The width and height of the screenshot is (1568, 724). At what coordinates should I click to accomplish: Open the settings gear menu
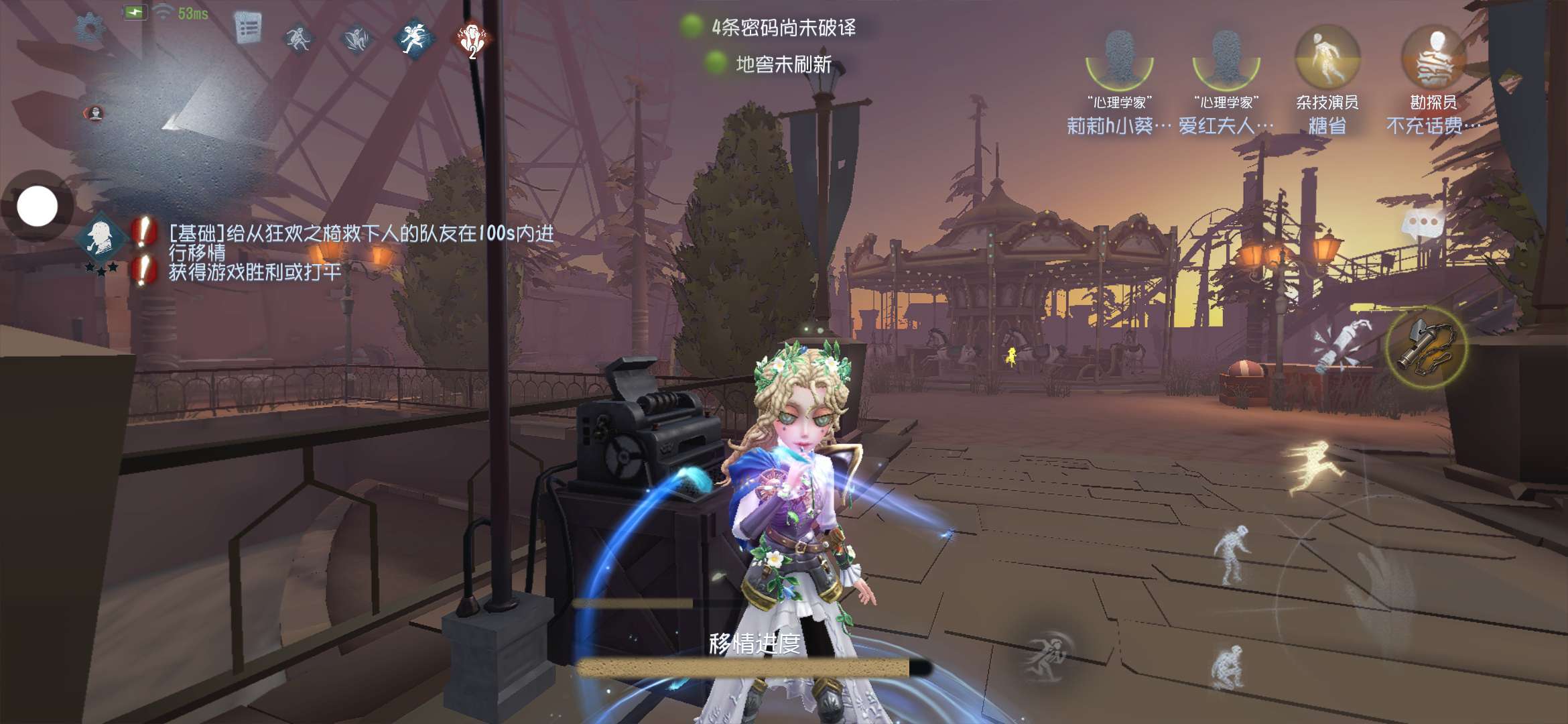89,29
